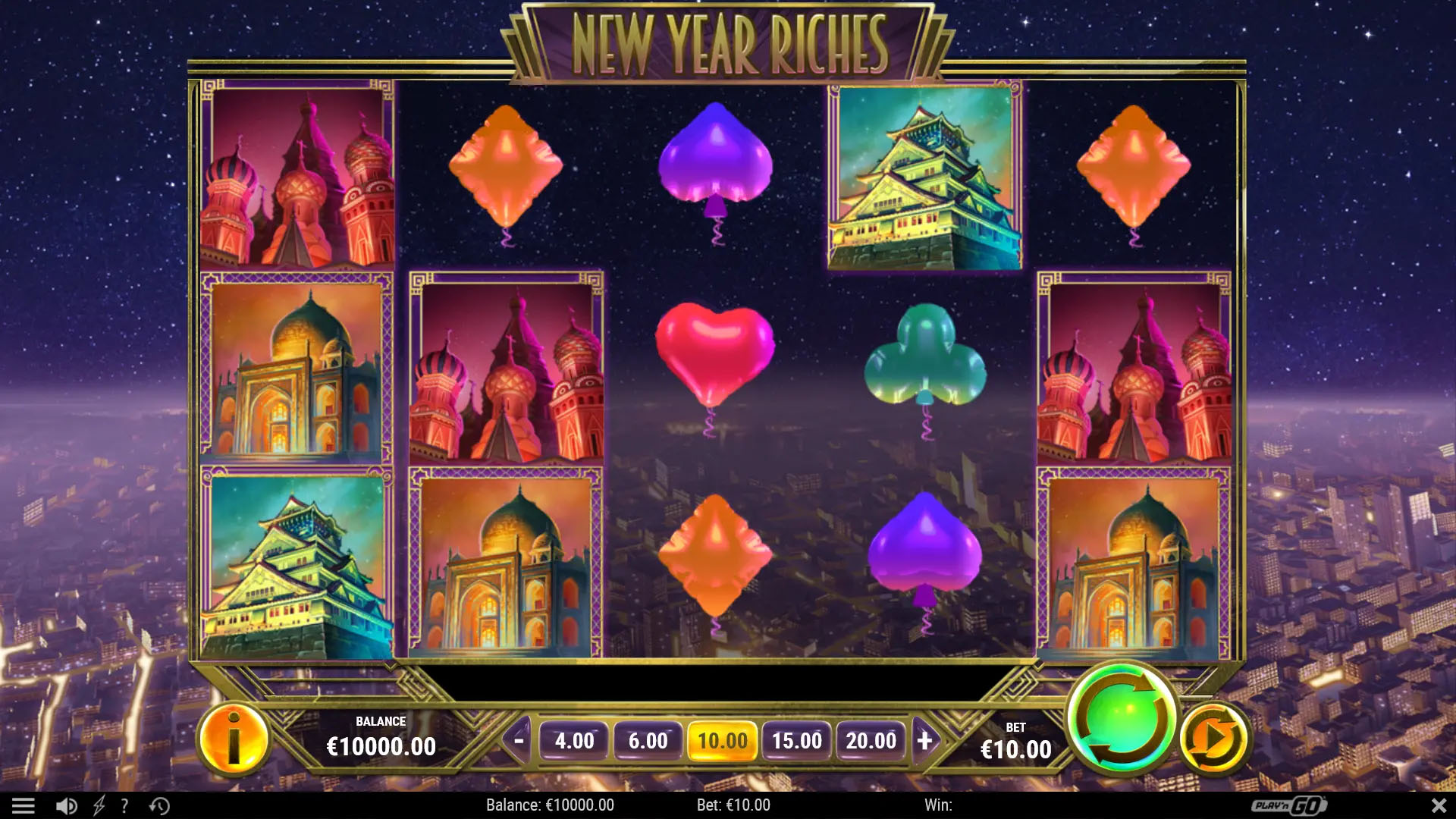Image resolution: width=1456 pixels, height=819 pixels.
Task: Decrease the bet with the minus button
Action: point(519,740)
